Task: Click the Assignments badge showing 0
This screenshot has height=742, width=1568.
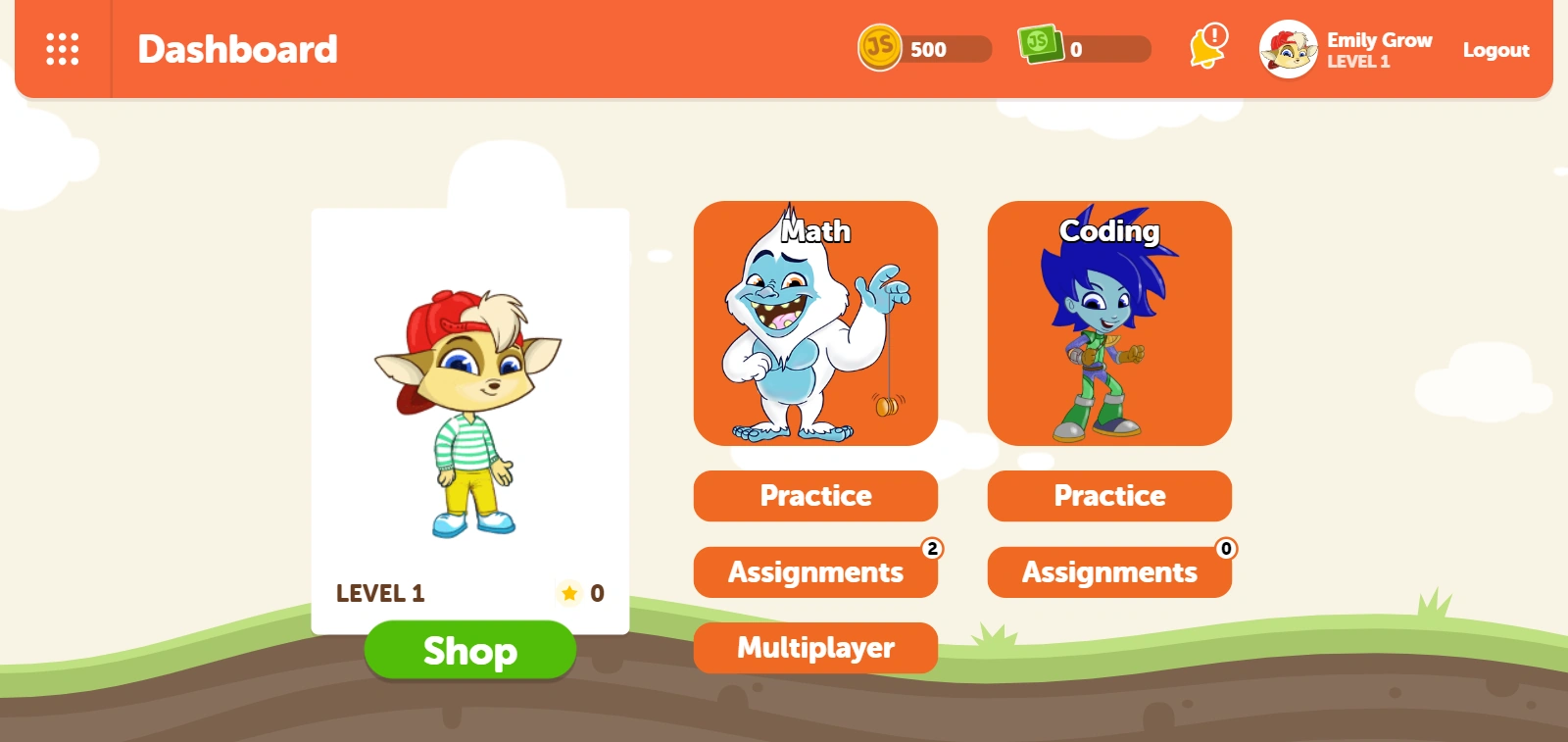Action: click(x=1225, y=548)
